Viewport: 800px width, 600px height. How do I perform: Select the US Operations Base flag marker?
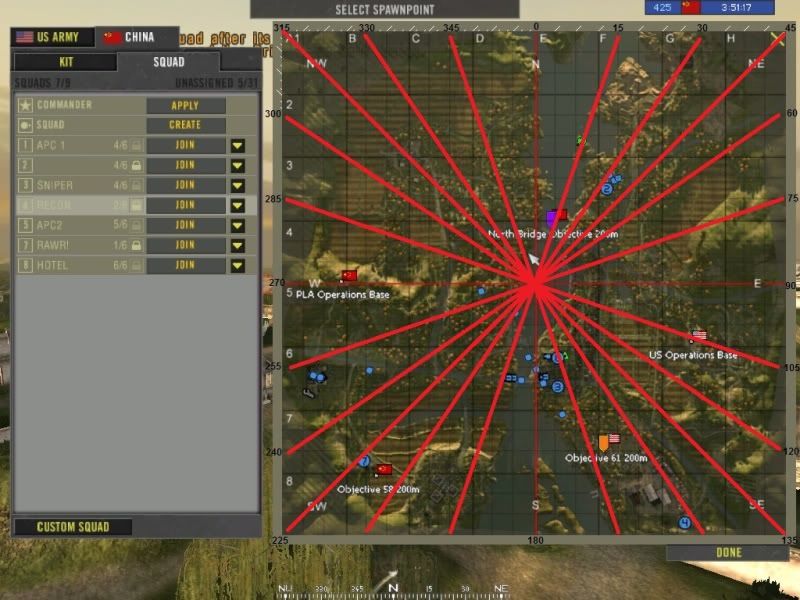(x=698, y=336)
